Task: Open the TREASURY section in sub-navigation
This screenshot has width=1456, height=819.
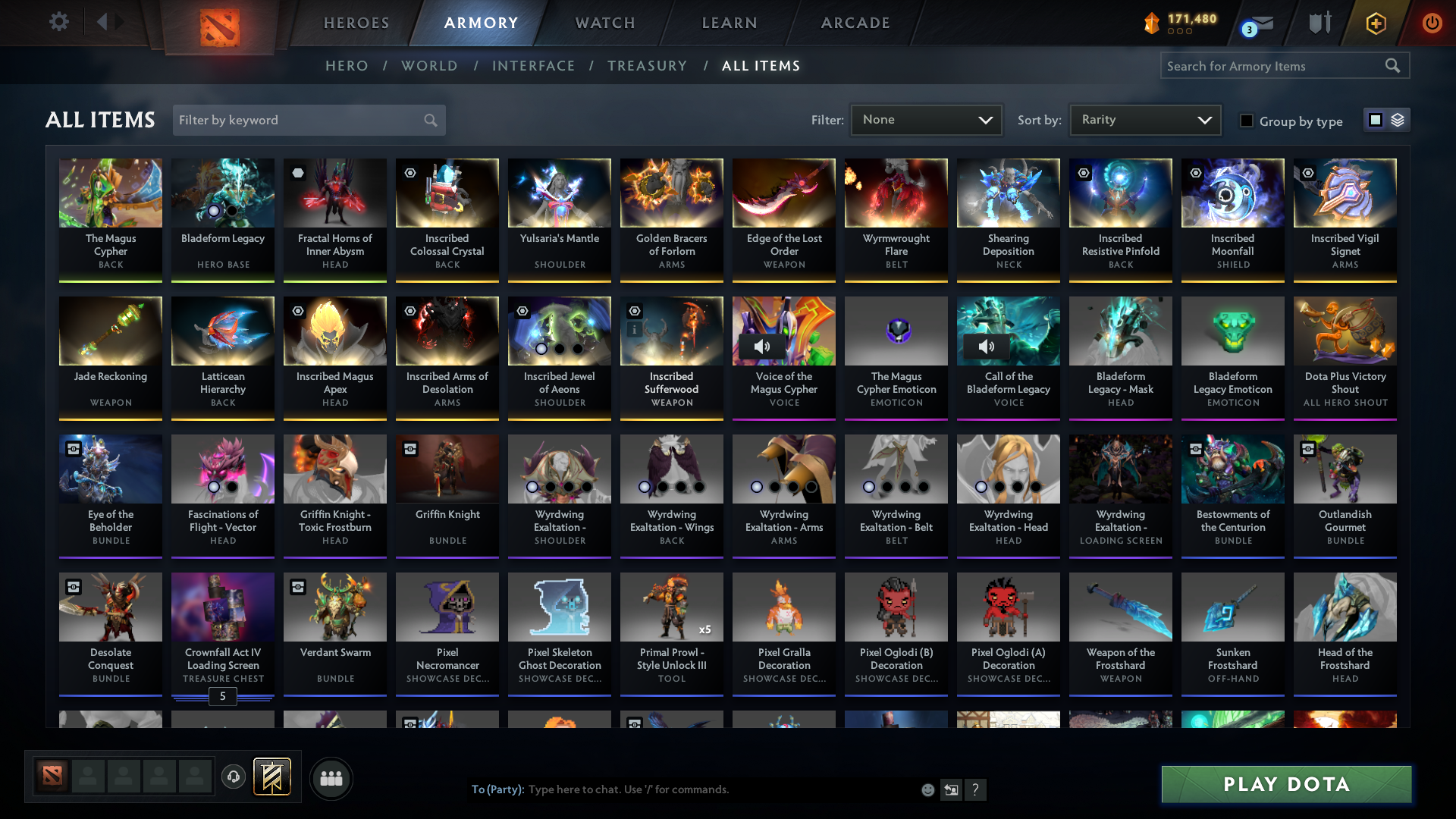Action: (x=647, y=66)
